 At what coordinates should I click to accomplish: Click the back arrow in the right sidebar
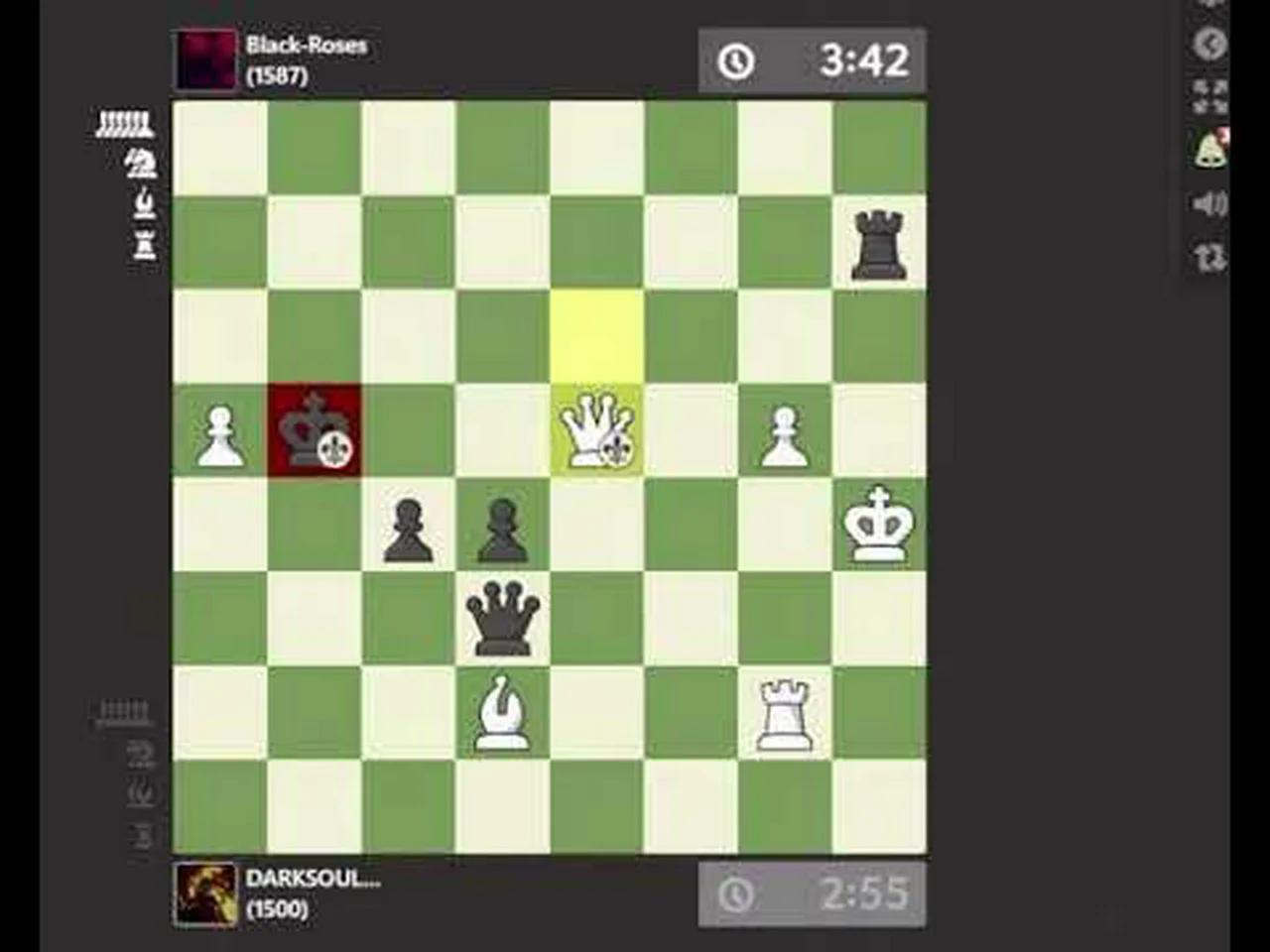[x=1209, y=45]
